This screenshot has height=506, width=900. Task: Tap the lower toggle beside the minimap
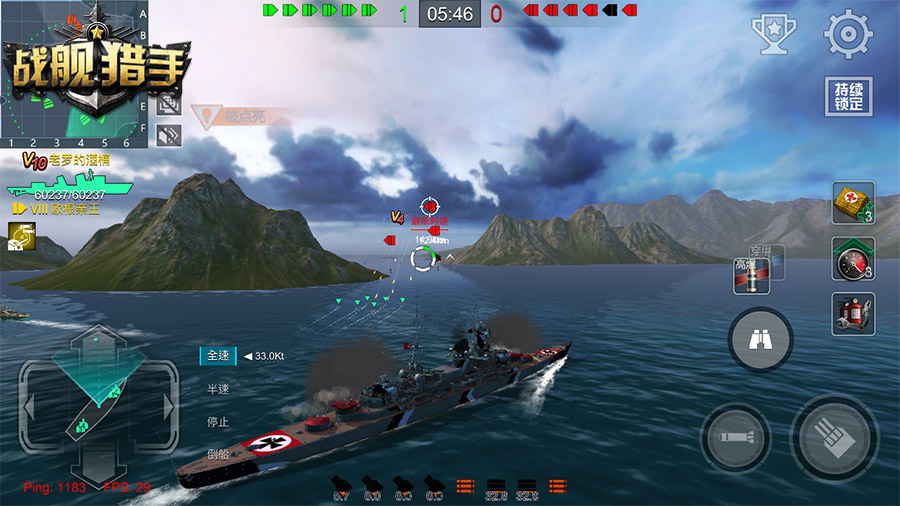coord(169,133)
